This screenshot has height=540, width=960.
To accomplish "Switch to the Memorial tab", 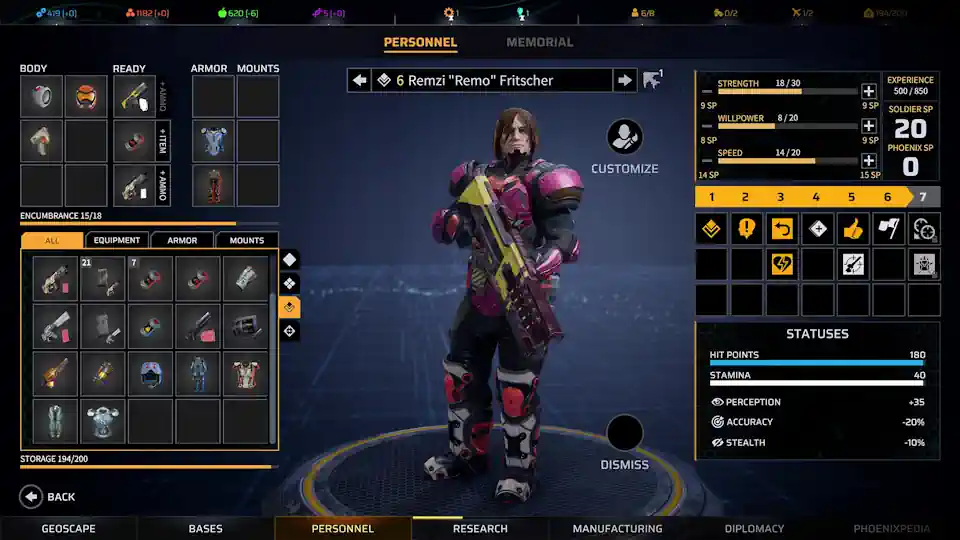I will pos(539,42).
